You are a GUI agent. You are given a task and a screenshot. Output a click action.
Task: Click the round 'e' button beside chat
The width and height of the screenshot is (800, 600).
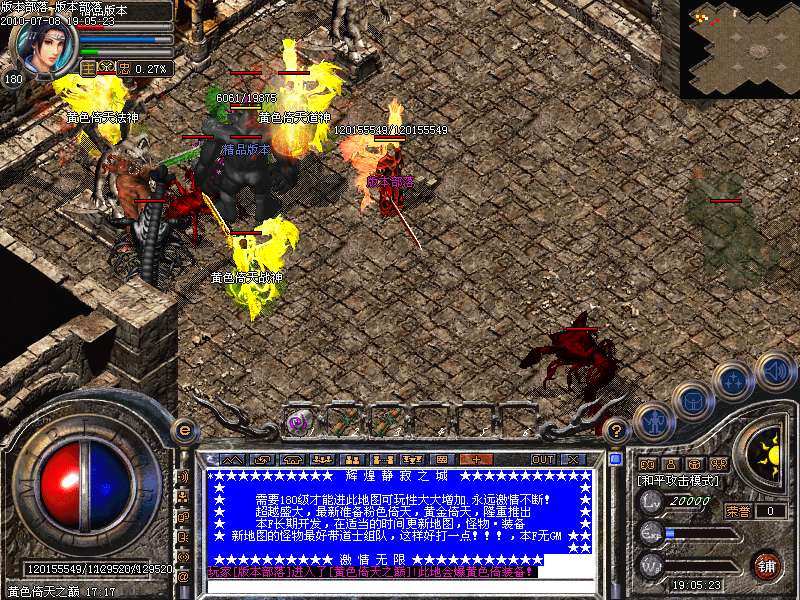[x=184, y=430]
